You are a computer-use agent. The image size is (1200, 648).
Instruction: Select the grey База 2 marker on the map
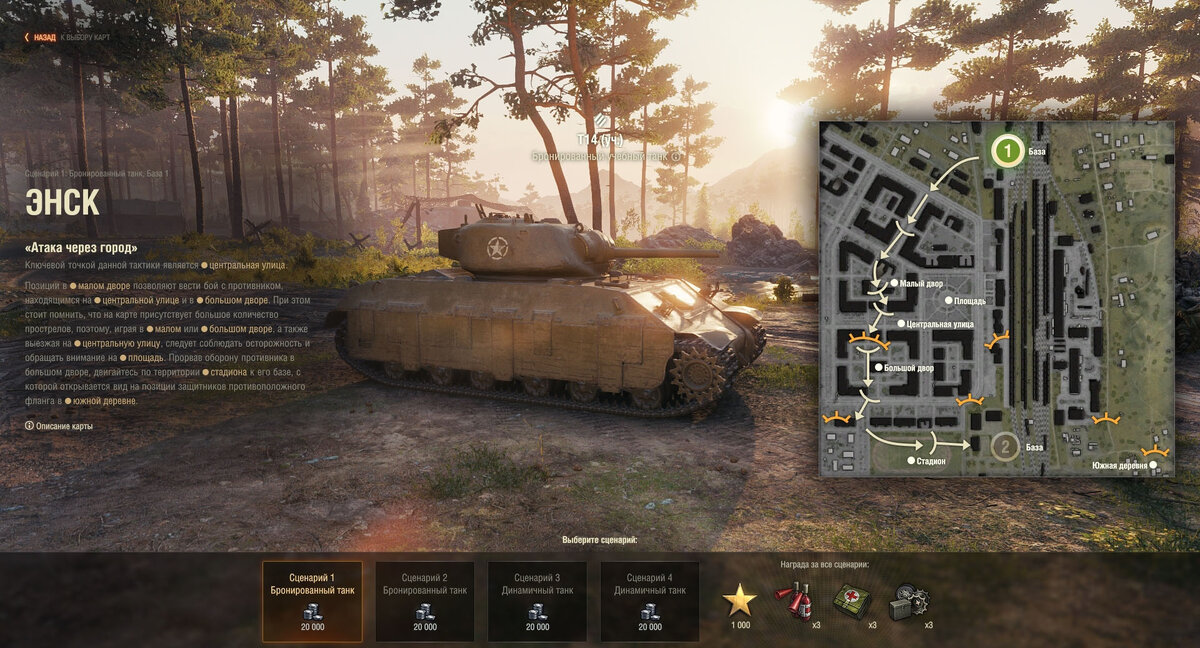coord(1006,446)
